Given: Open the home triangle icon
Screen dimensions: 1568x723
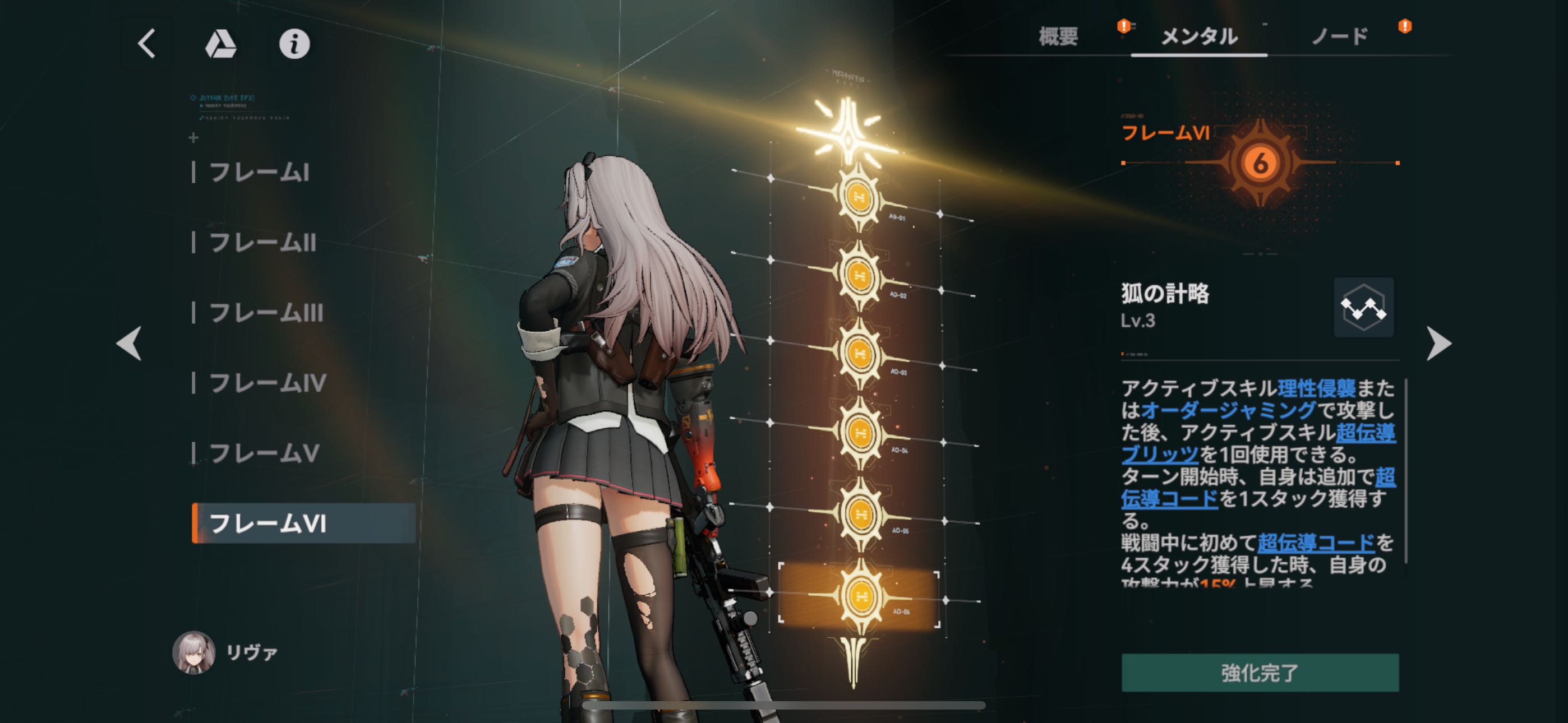Looking at the screenshot, I should click(220, 44).
